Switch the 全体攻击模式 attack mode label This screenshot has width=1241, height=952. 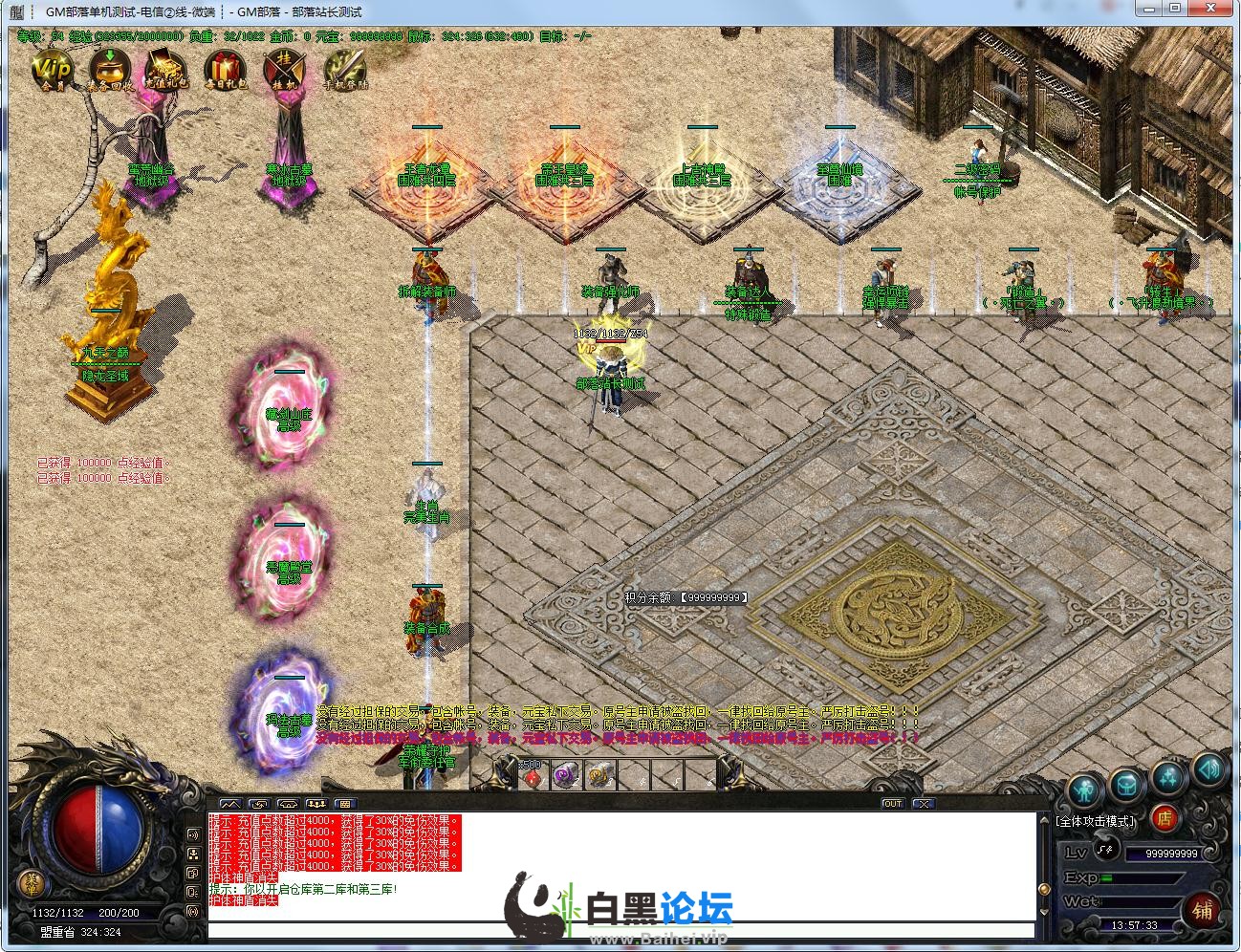click(x=1097, y=821)
